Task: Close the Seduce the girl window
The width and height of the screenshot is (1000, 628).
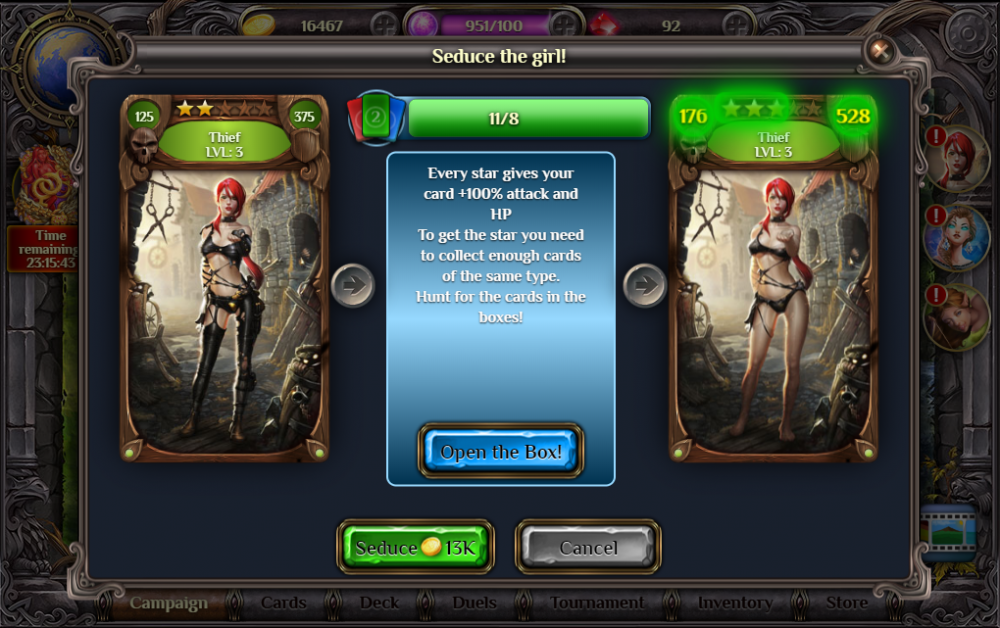Action: click(881, 50)
